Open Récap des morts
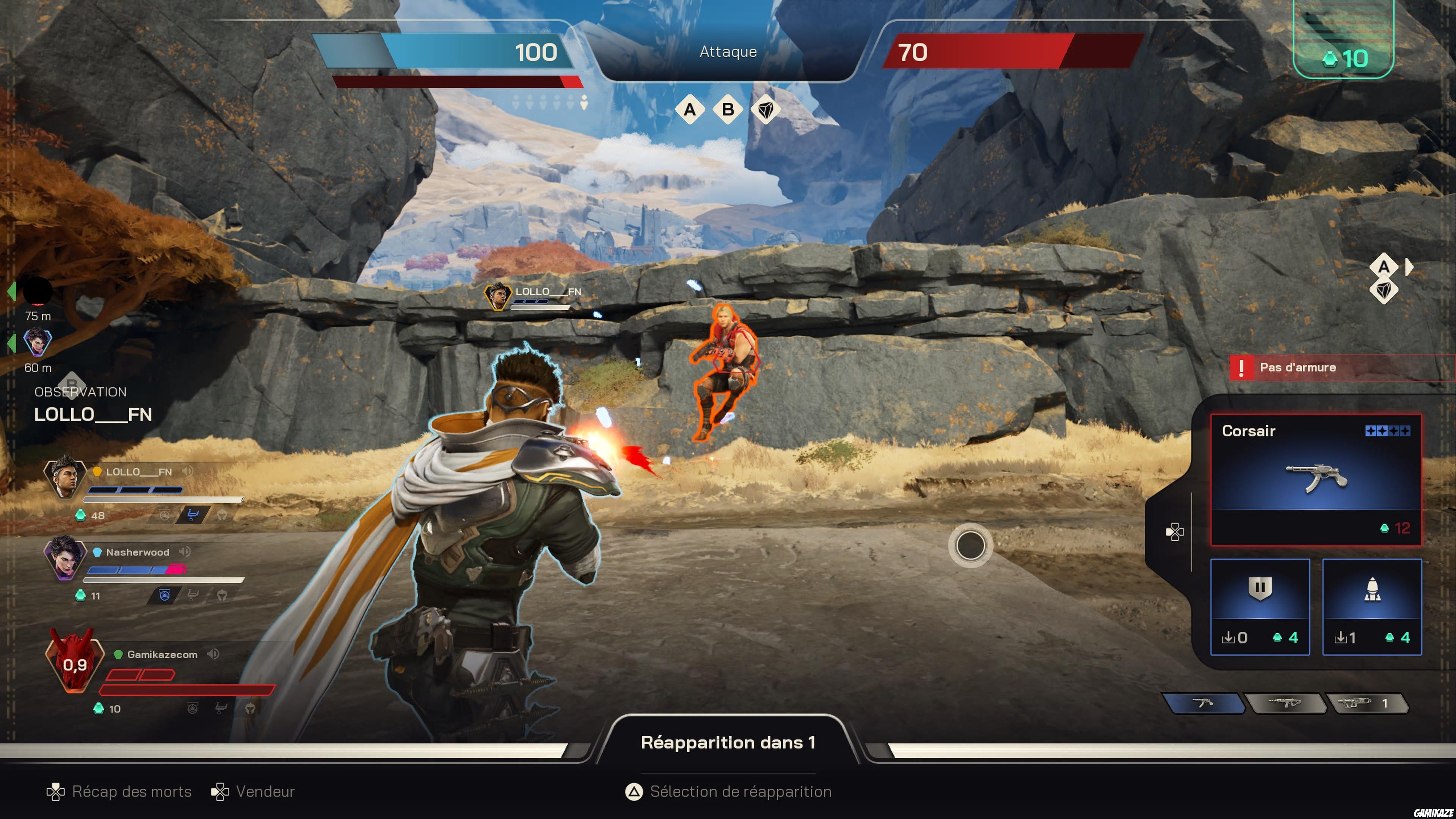 pyautogui.click(x=119, y=791)
